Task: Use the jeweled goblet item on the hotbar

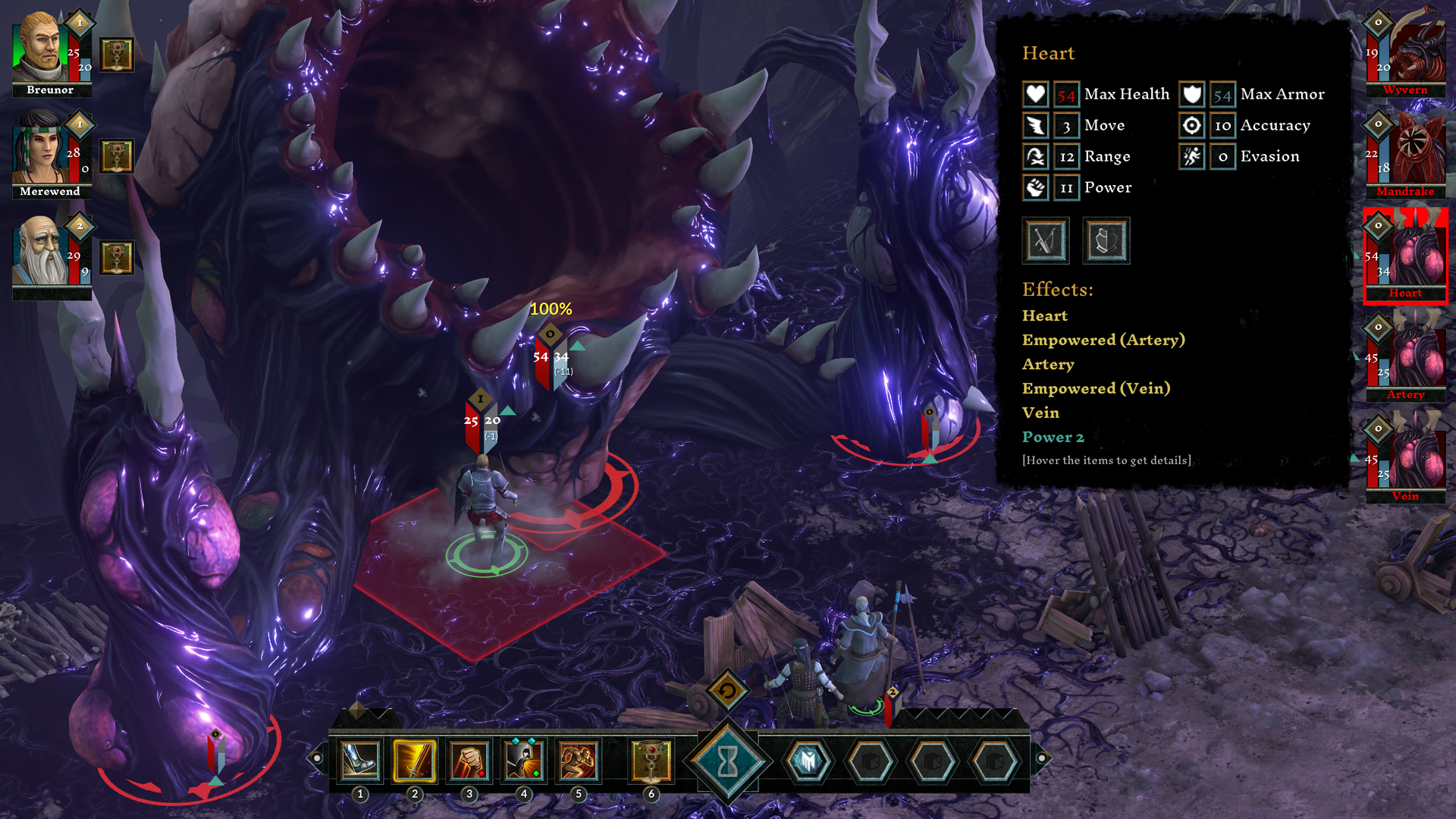Action: coord(651,761)
